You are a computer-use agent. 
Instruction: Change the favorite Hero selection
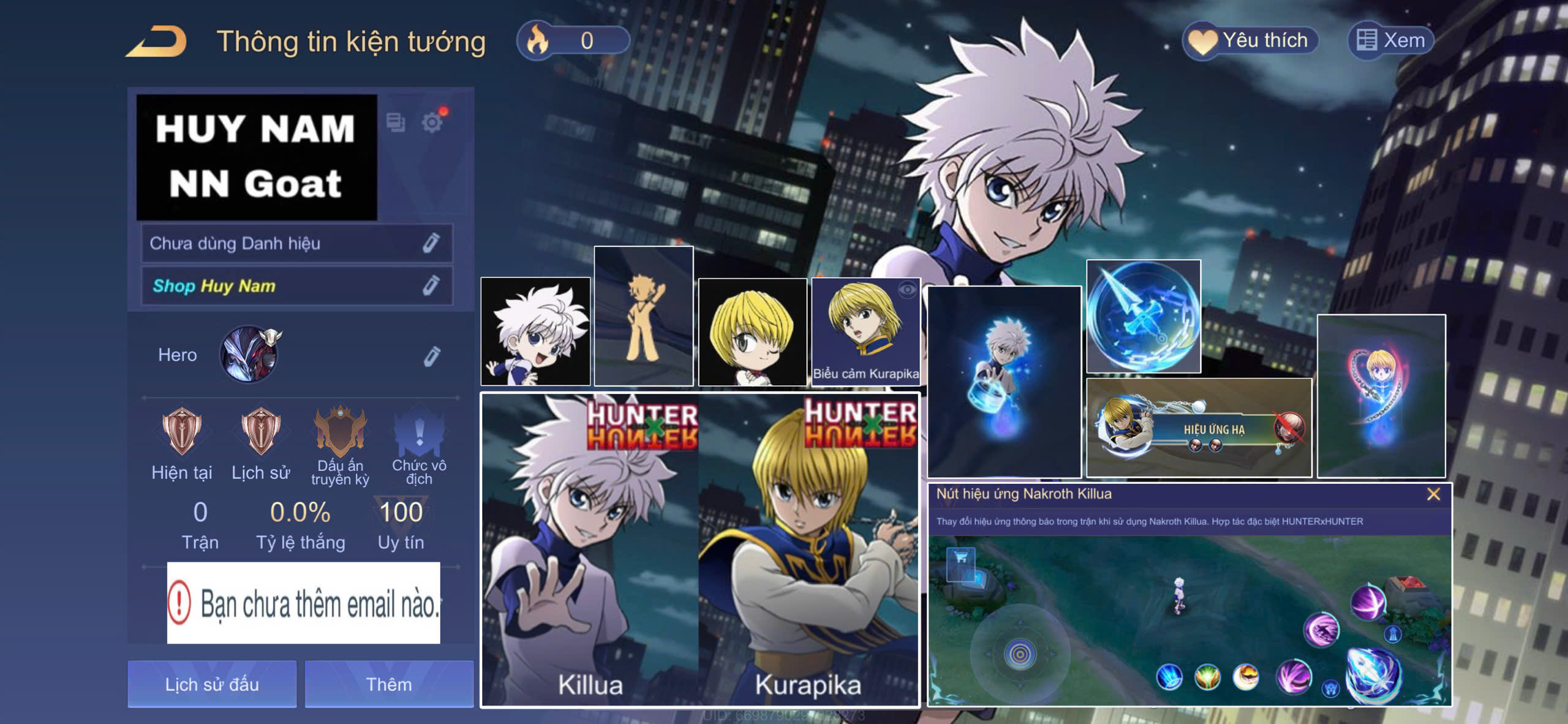[431, 356]
